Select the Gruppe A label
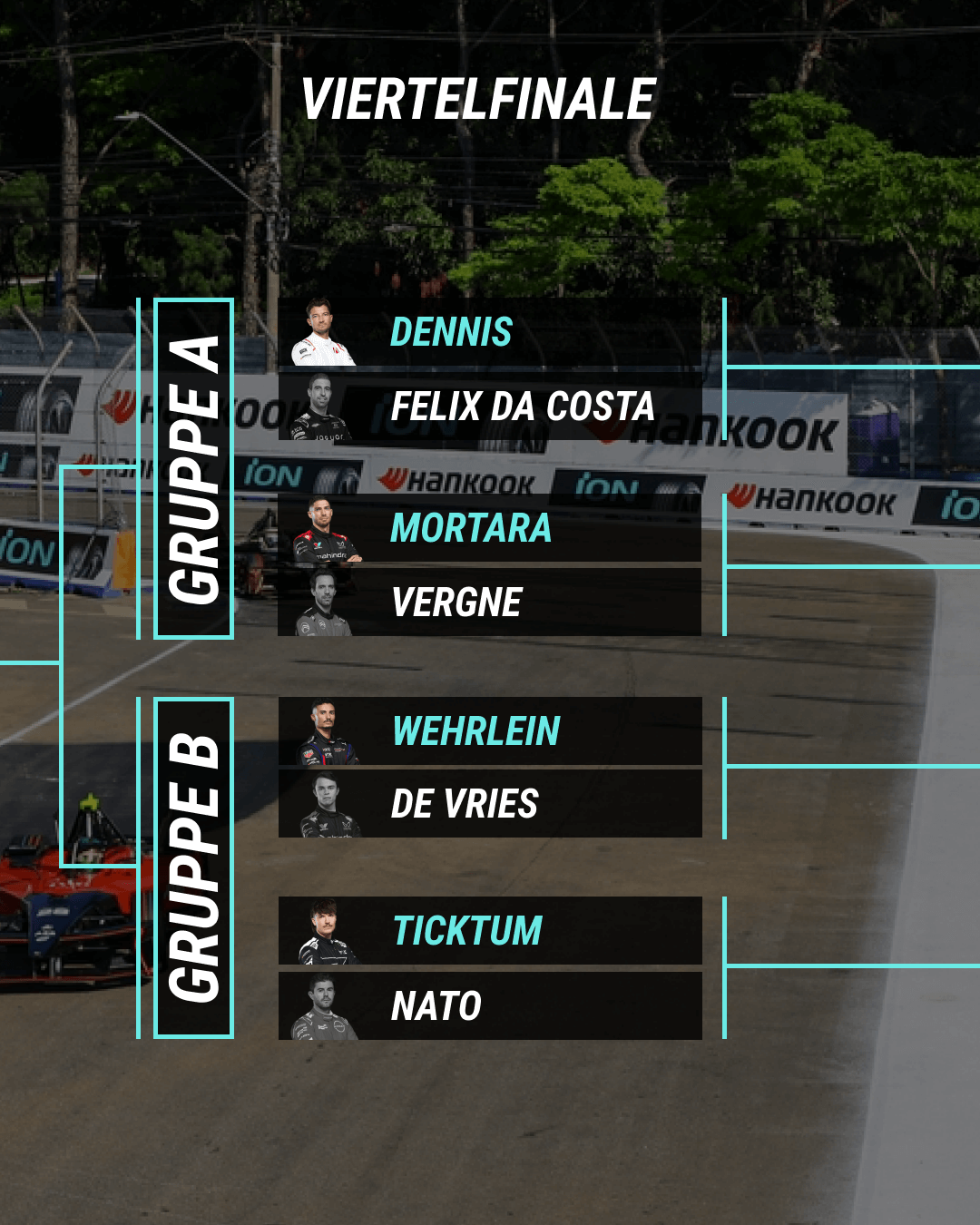Viewport: 980px width, 1225px height. coord(194,468)
